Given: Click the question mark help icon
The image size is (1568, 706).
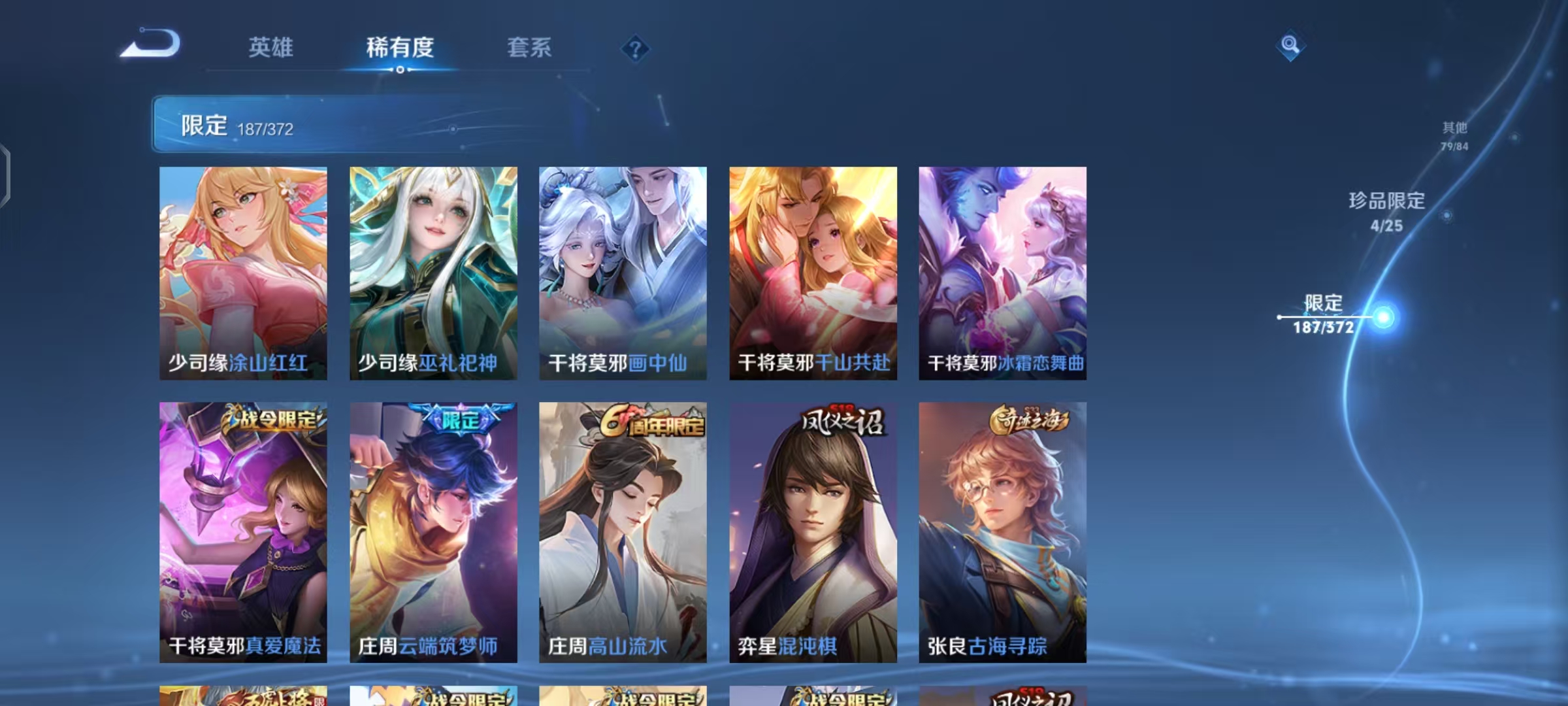Looking at the screenshot, I should point(635,48).
